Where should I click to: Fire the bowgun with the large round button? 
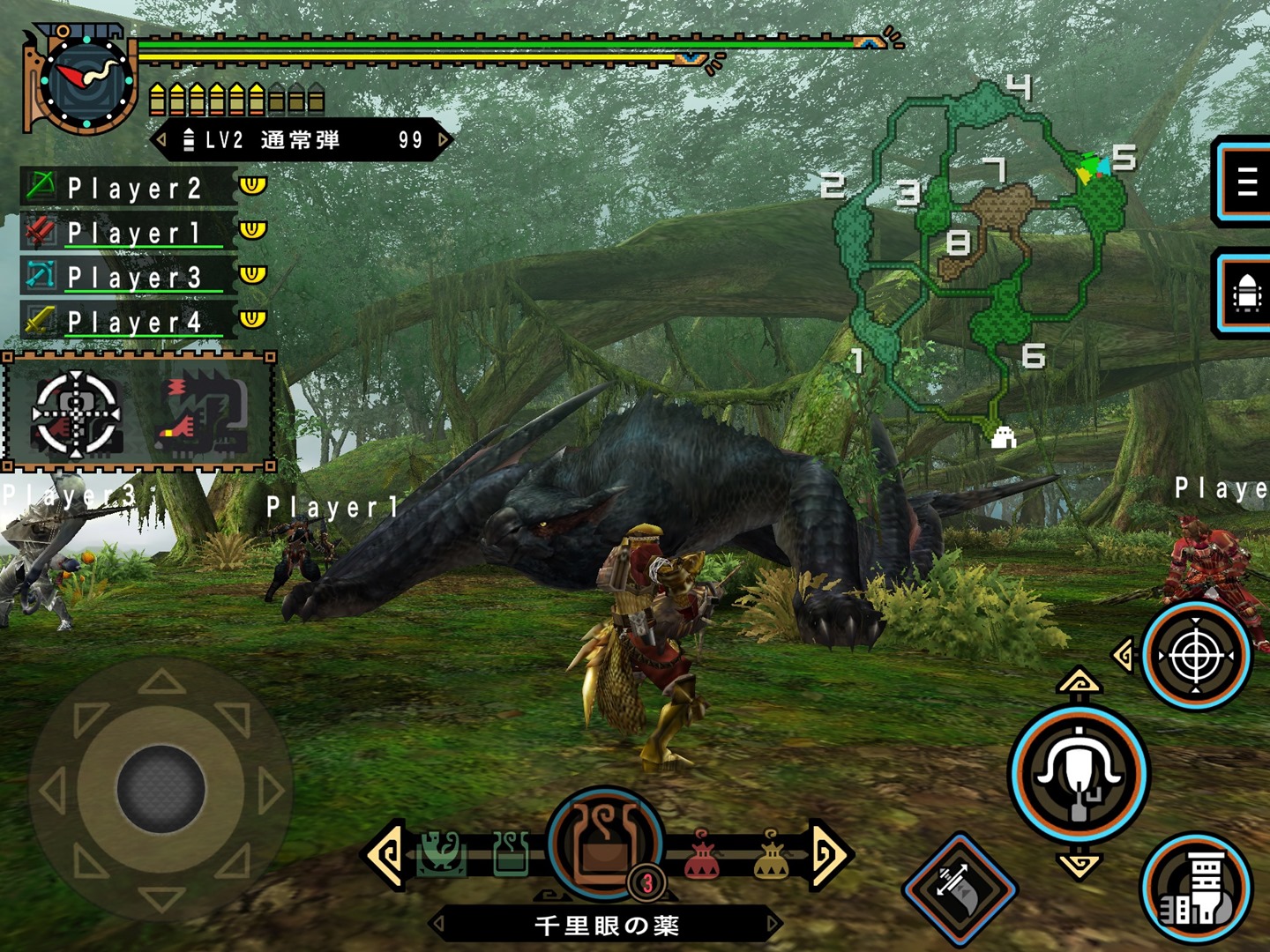[1079, 773]
